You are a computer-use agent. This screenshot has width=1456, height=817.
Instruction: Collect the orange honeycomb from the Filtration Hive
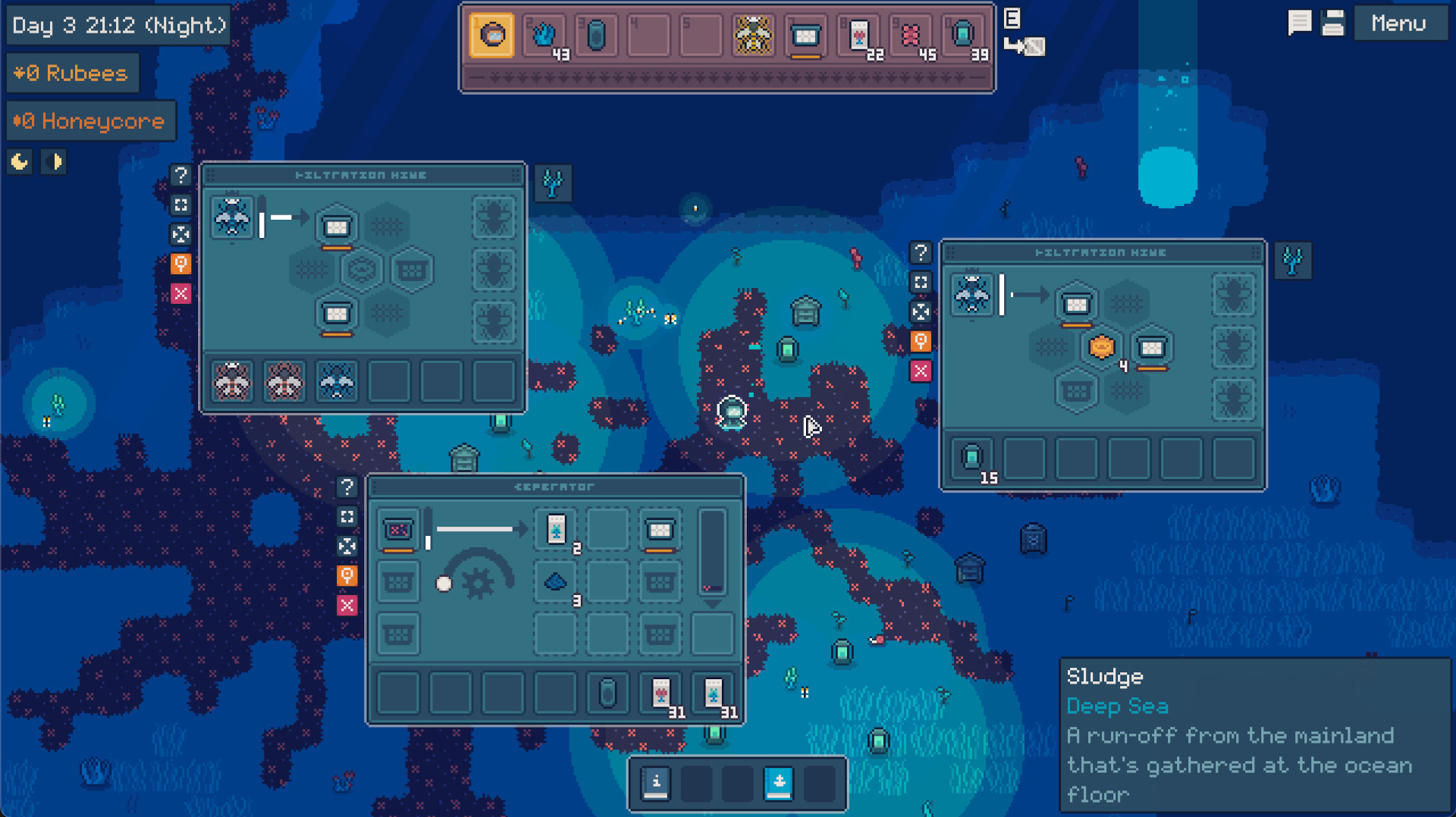[x=1101, y=347]
